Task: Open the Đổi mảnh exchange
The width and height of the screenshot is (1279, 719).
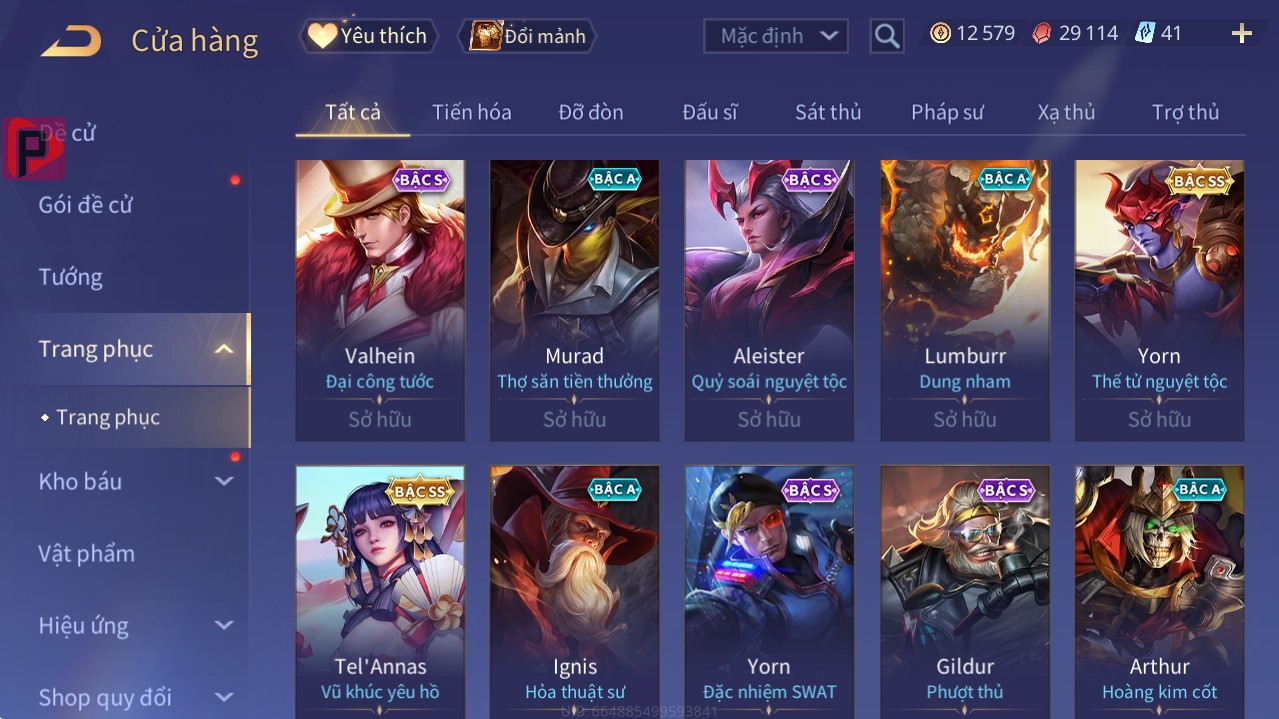Action: pos(528,36)
